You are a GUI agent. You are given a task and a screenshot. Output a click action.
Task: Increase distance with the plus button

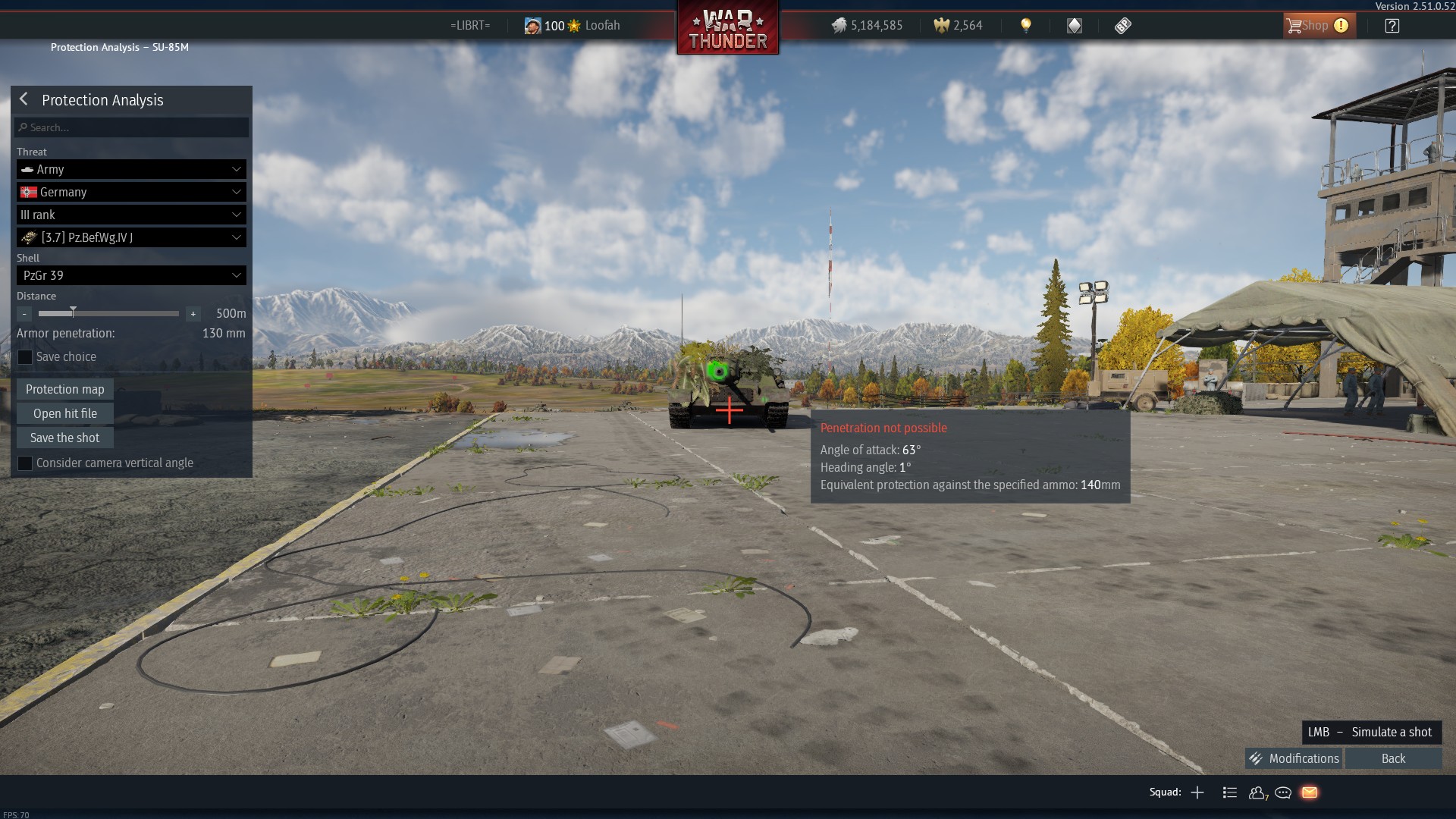point(193,314)
